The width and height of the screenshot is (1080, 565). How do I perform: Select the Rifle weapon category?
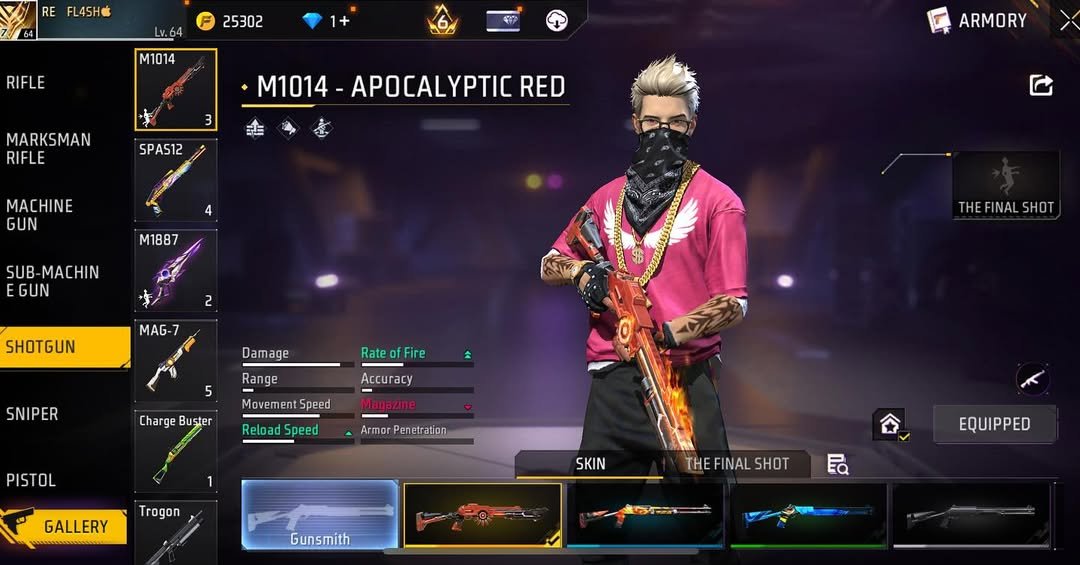[26, 83]
